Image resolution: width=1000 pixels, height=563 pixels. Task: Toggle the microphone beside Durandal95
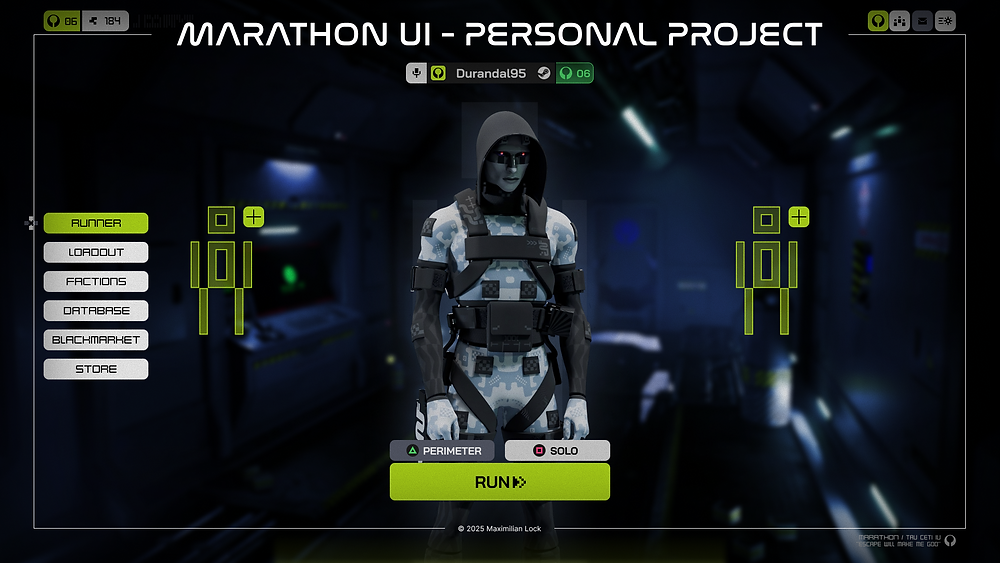click(x=416, y=73)
